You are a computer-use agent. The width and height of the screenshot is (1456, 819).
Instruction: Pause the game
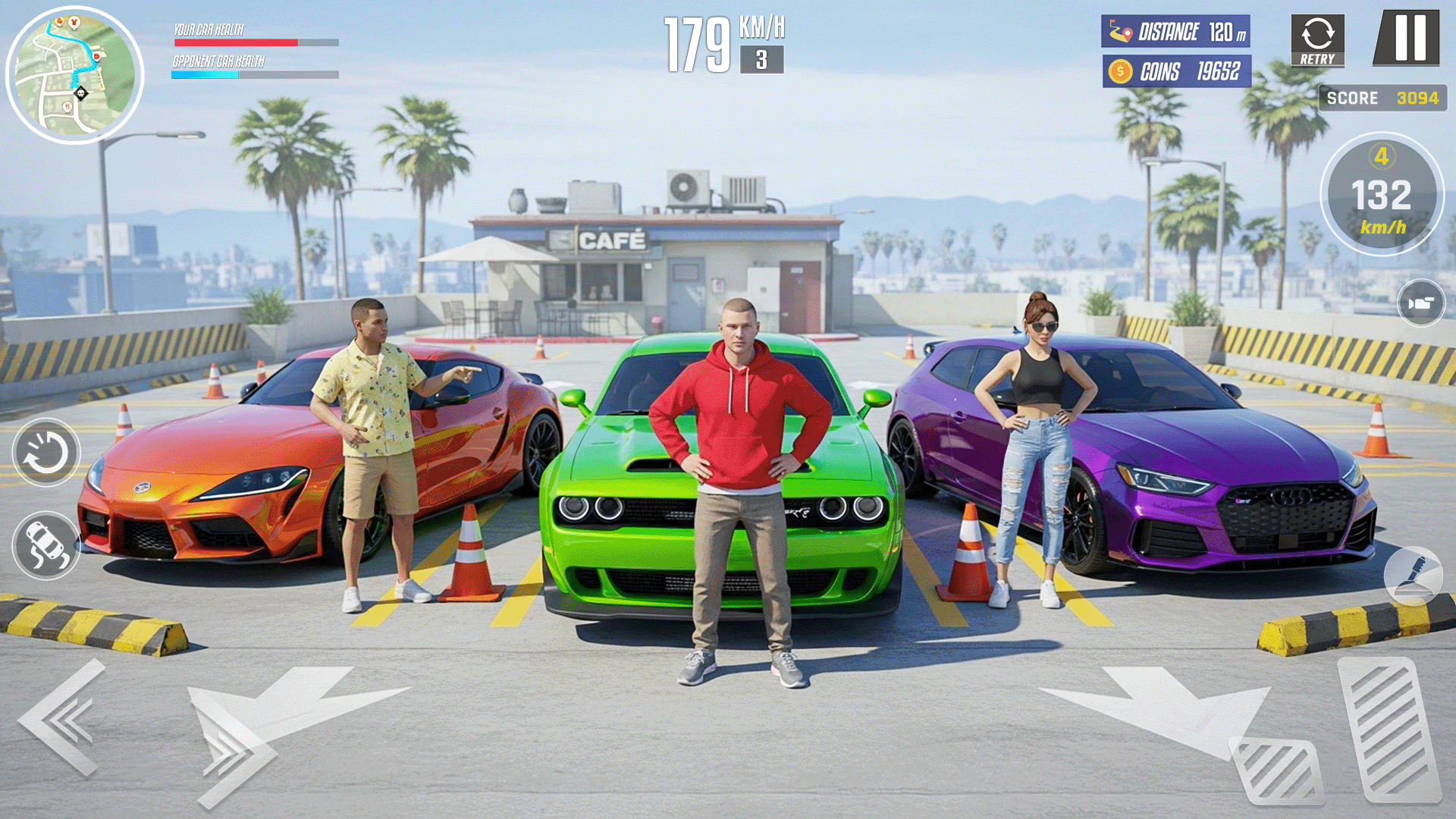coord(1408,37)
